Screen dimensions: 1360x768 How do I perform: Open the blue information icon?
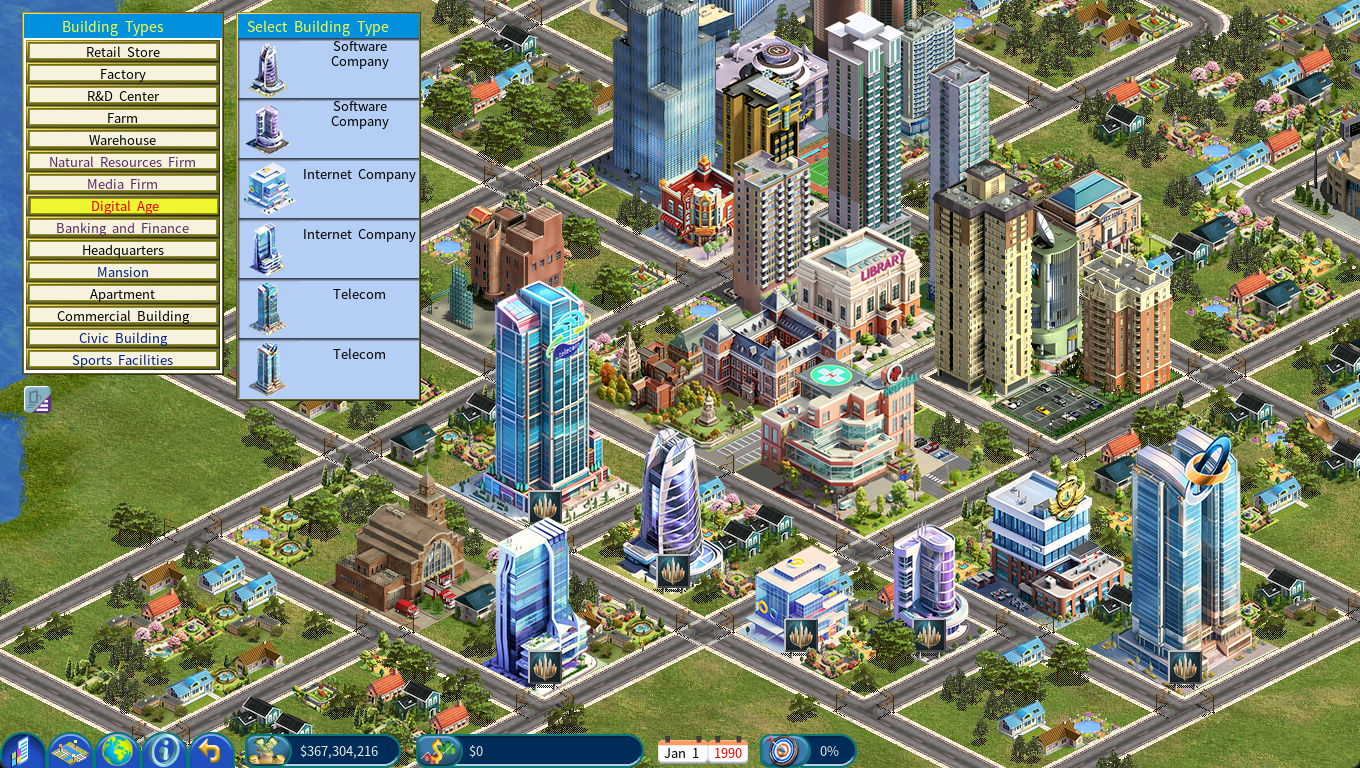[x=165, y=750]
